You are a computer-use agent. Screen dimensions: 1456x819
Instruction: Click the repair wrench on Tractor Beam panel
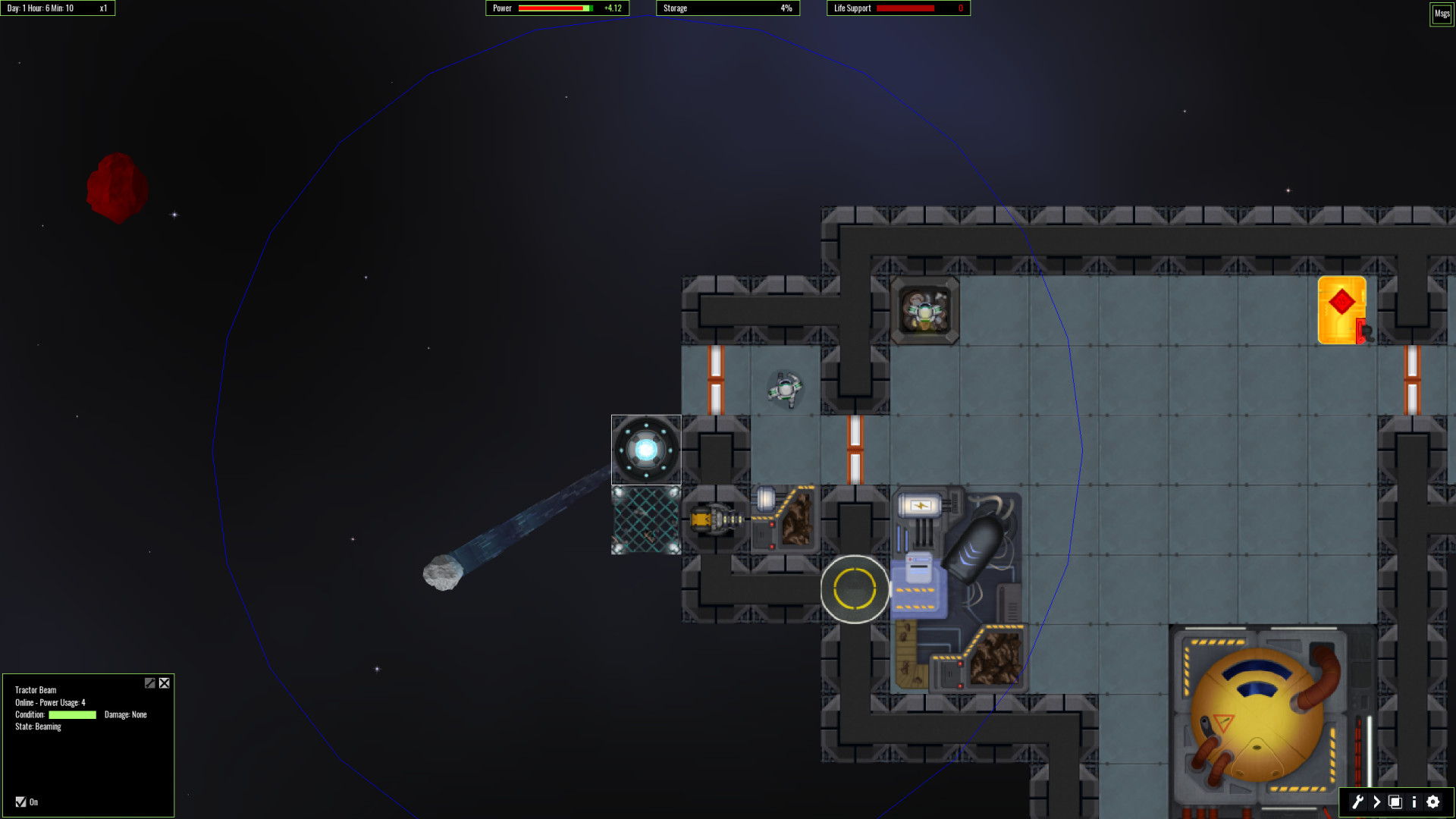(150, 682)
